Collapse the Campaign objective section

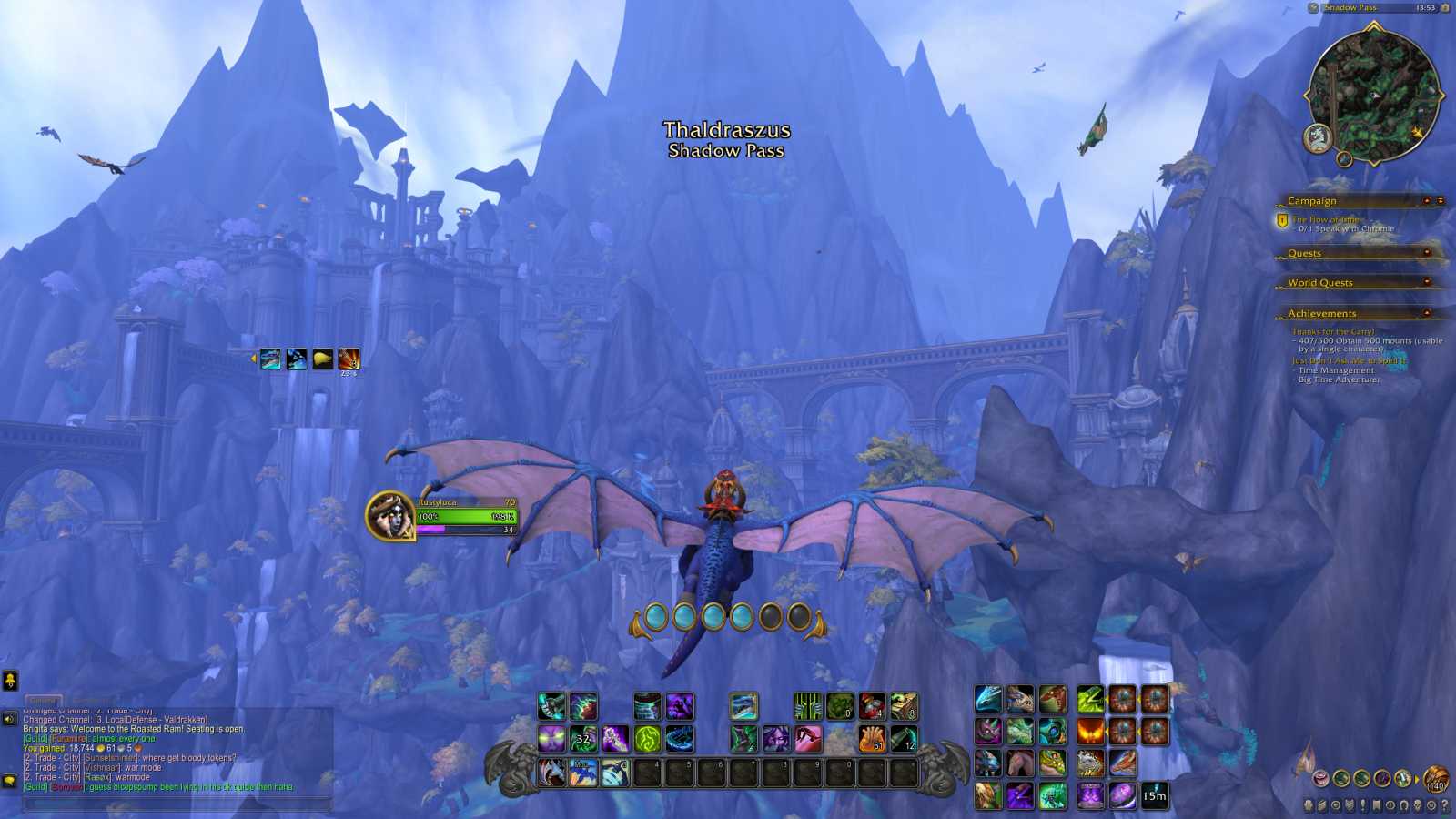click(1427, 199)
